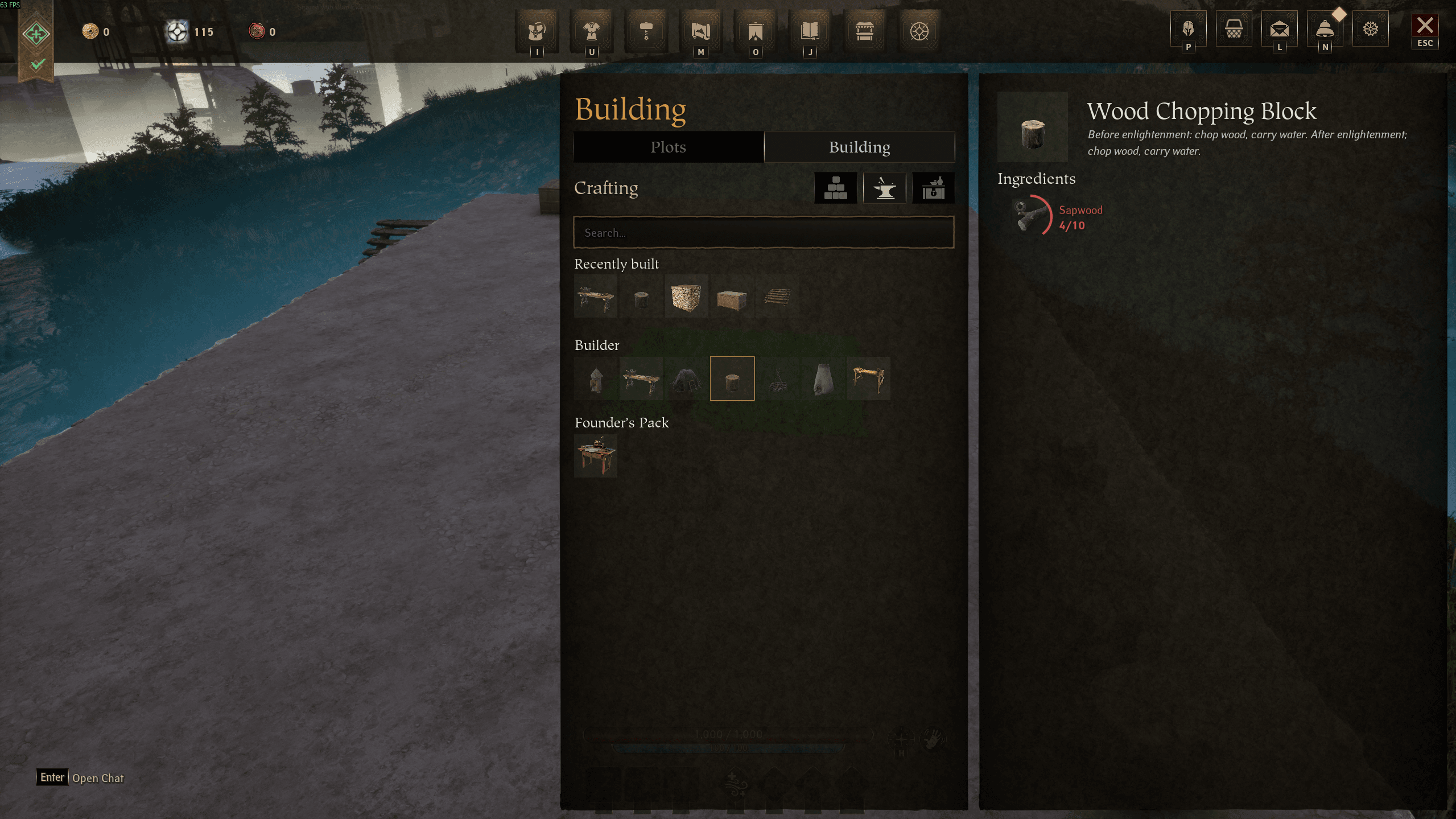1456x819 pixels.
Task: Choose the campfire tripod under Builder
Action: pos(777,379)
